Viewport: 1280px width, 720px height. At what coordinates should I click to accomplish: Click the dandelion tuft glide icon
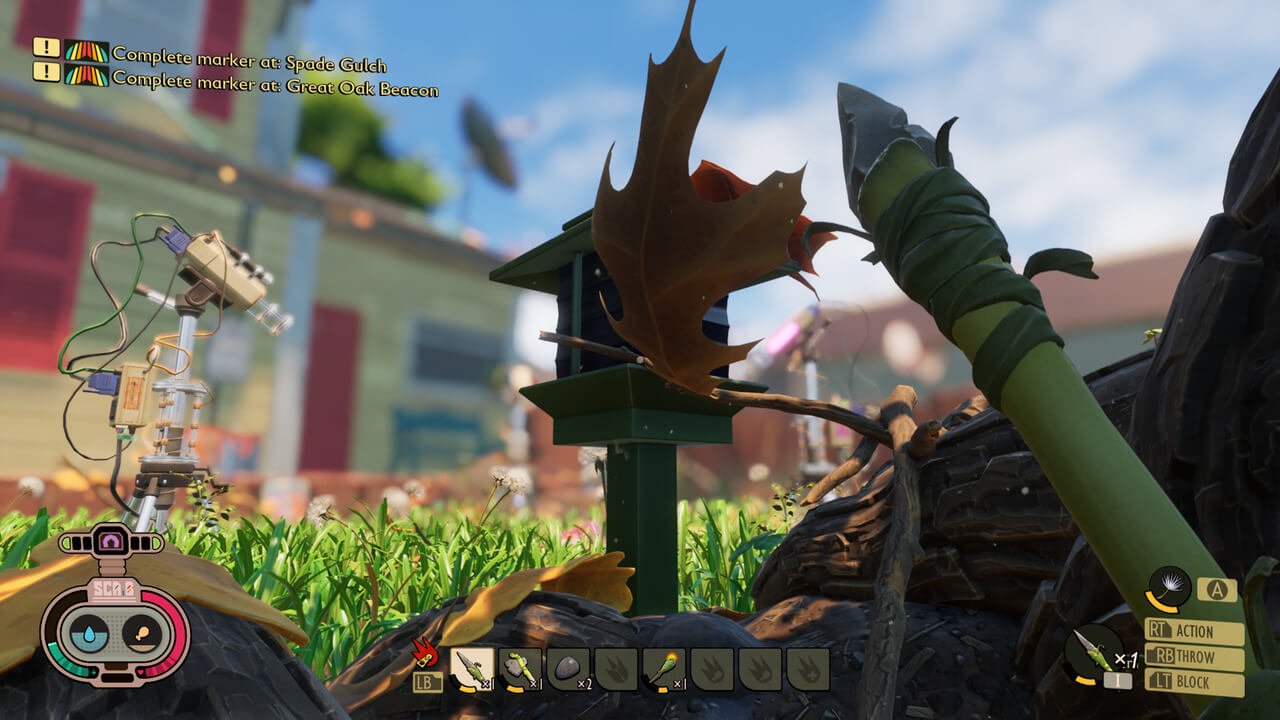1169,588
